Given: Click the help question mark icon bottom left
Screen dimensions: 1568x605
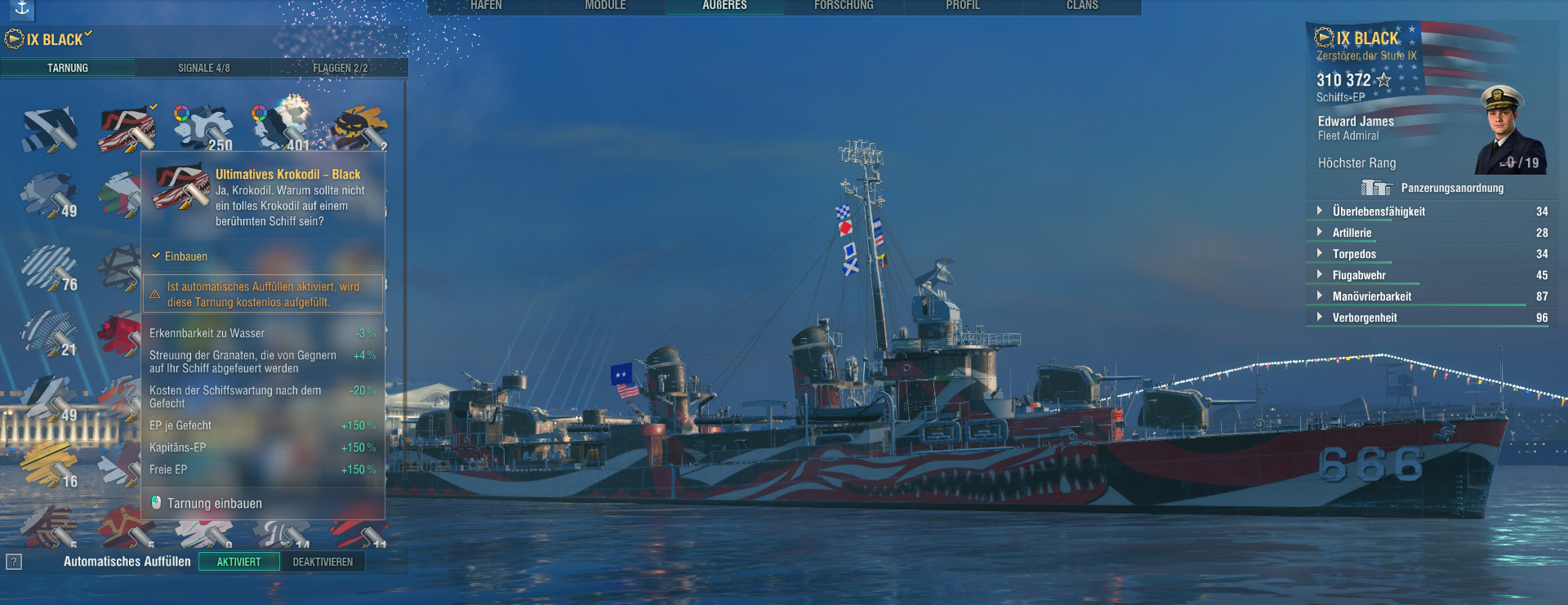Looking at the screenshot, I should click(14, 560).
